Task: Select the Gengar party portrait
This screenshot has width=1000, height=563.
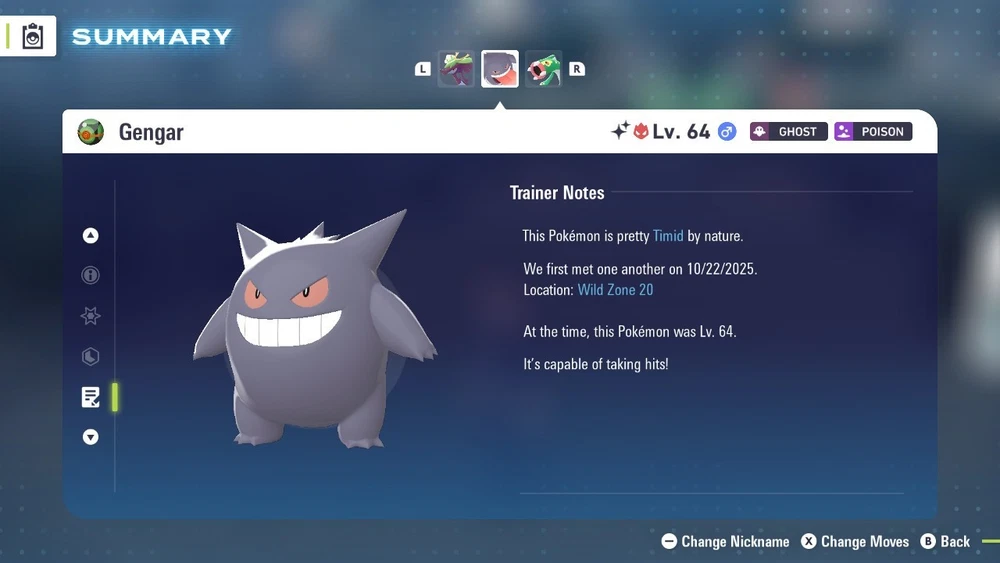Action: coord(500,69)
